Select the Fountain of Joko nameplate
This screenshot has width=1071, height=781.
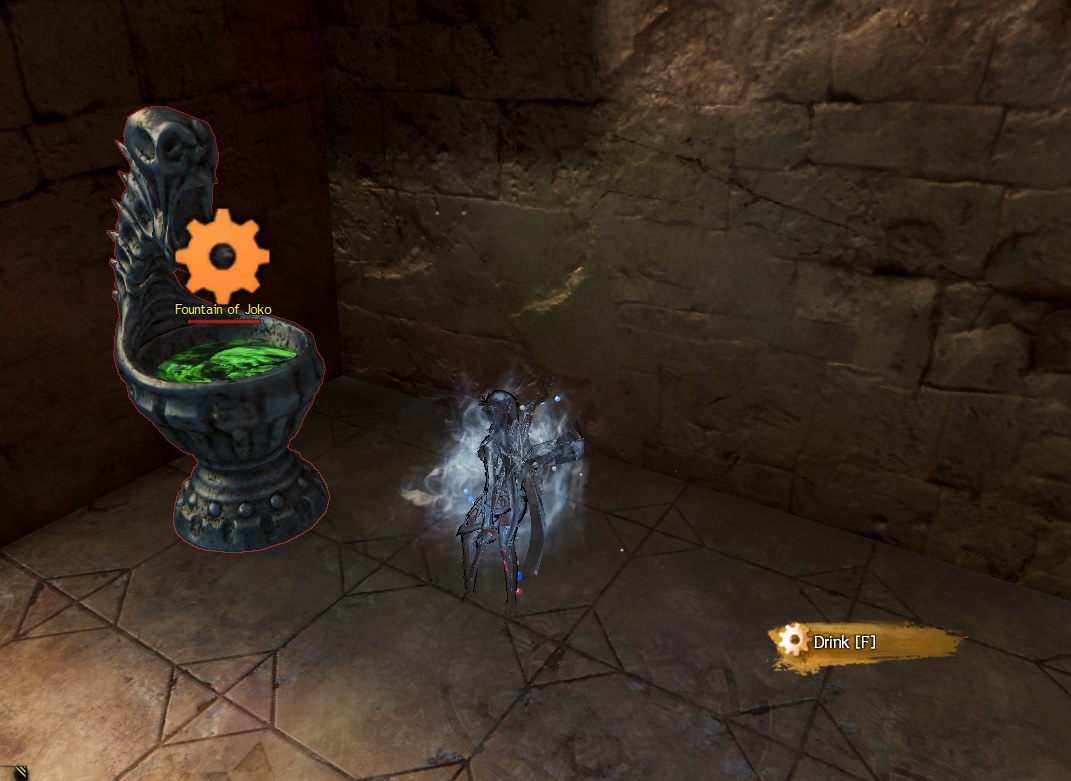223,310
